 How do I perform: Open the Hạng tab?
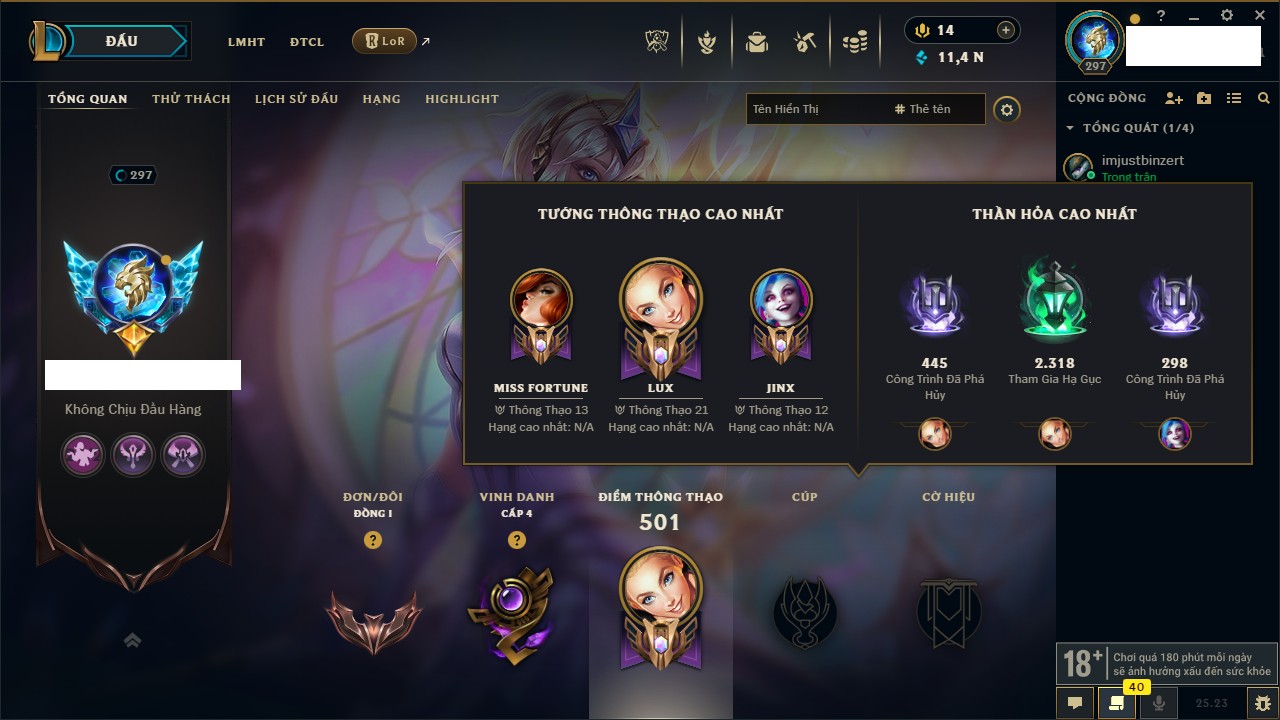[381, 99]
